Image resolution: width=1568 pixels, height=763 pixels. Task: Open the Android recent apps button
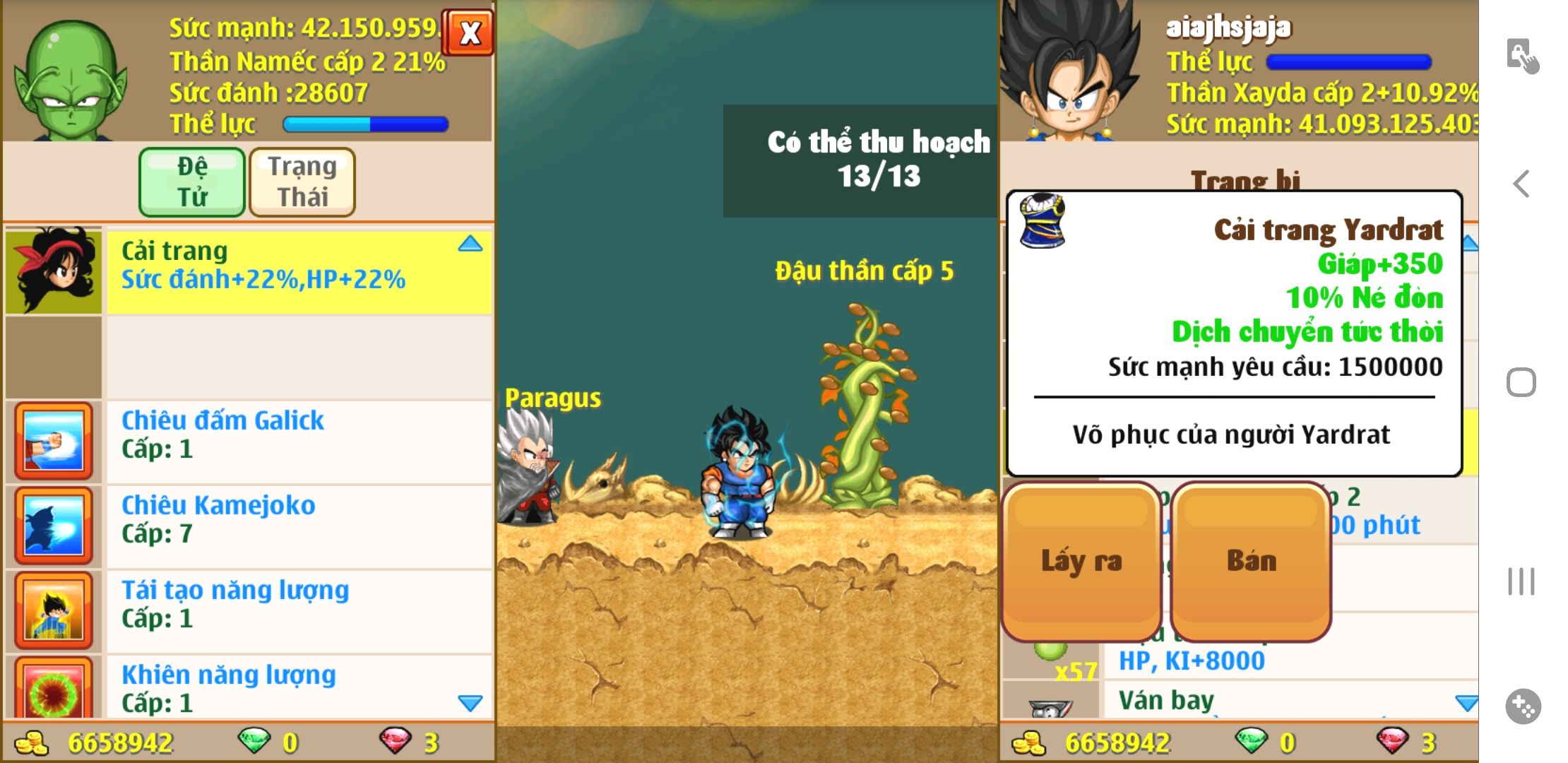1521,581
